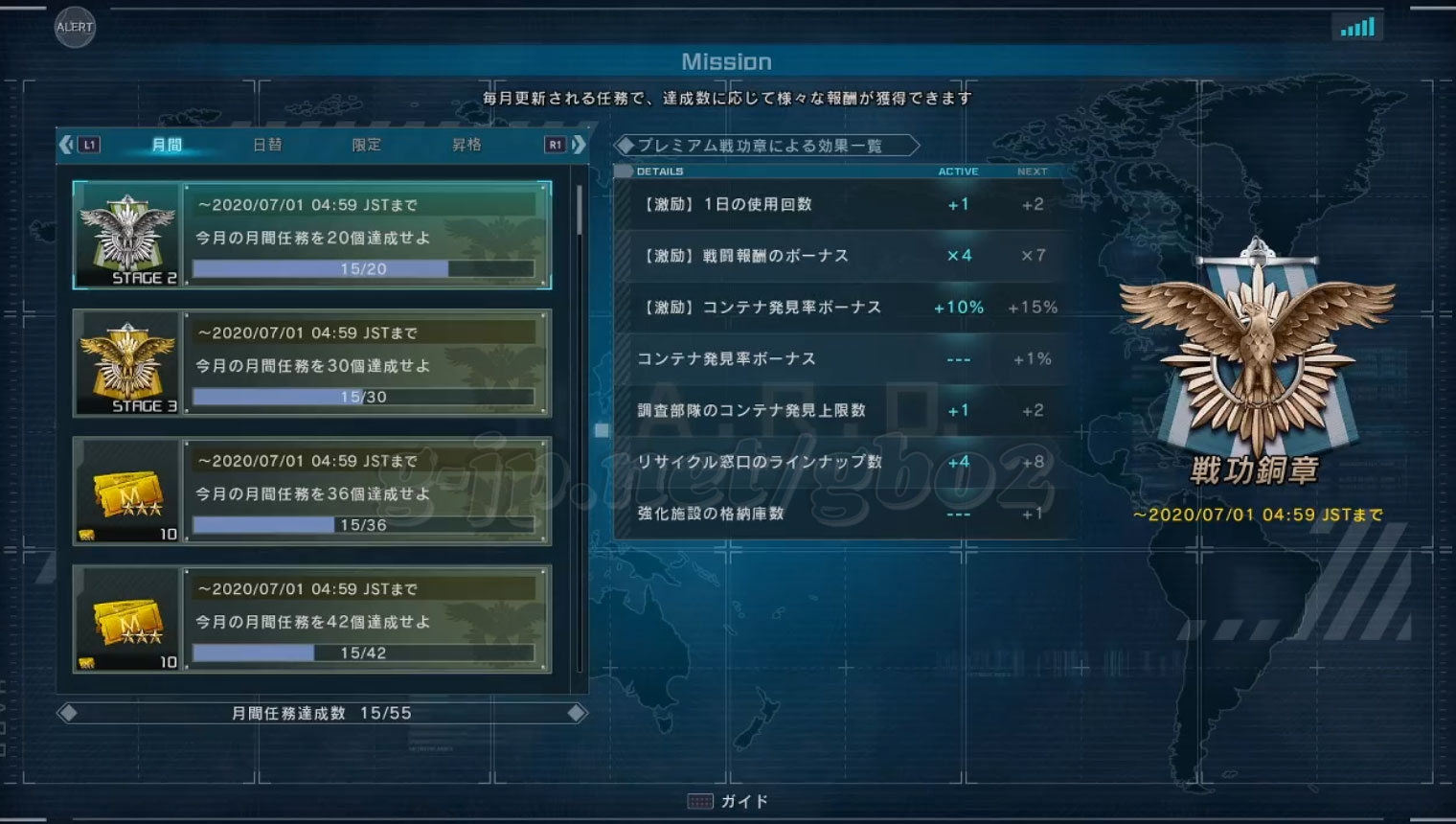Click the ALERT icon

tap(75, 27)
